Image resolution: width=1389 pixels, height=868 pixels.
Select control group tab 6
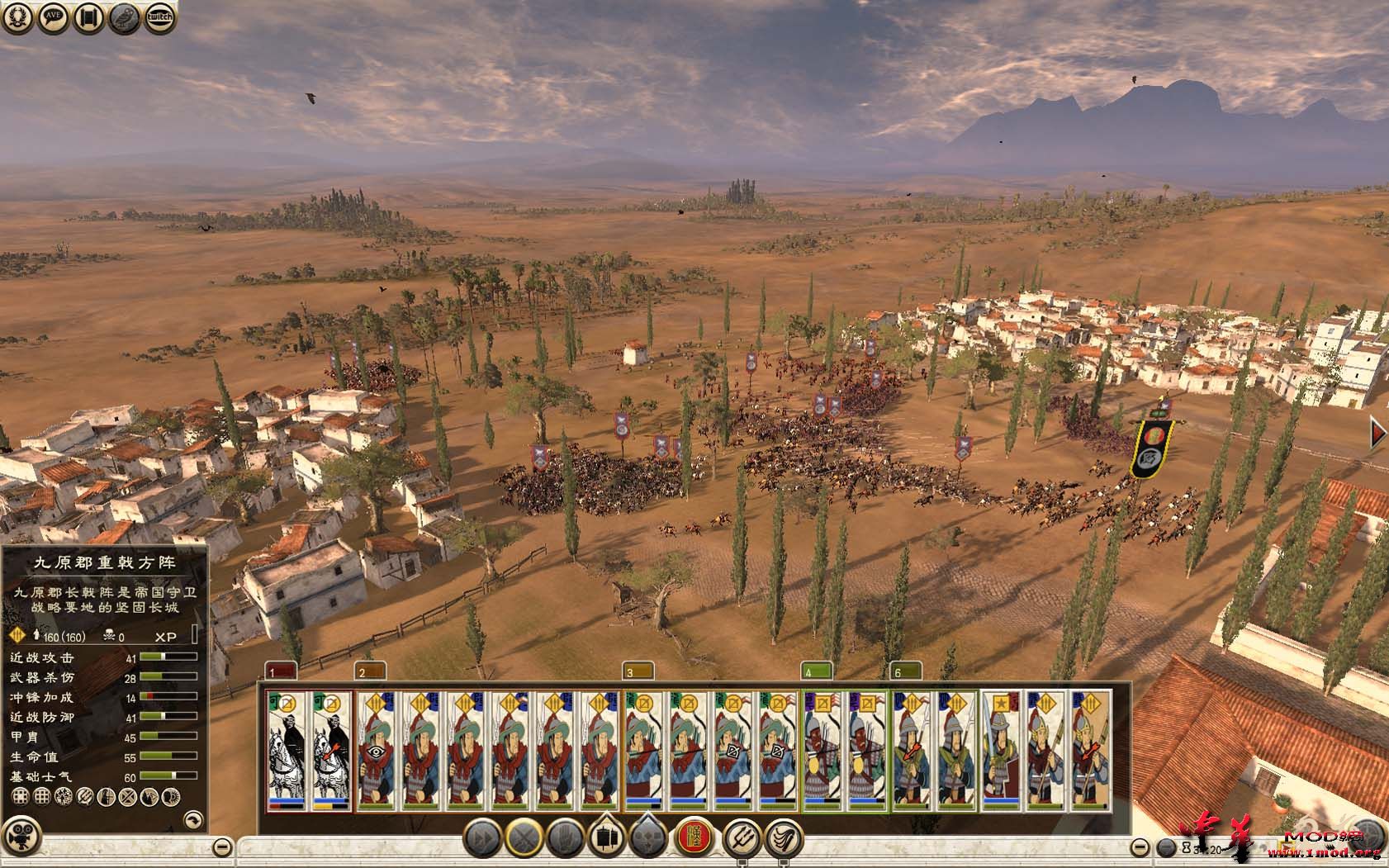point(906,672)
